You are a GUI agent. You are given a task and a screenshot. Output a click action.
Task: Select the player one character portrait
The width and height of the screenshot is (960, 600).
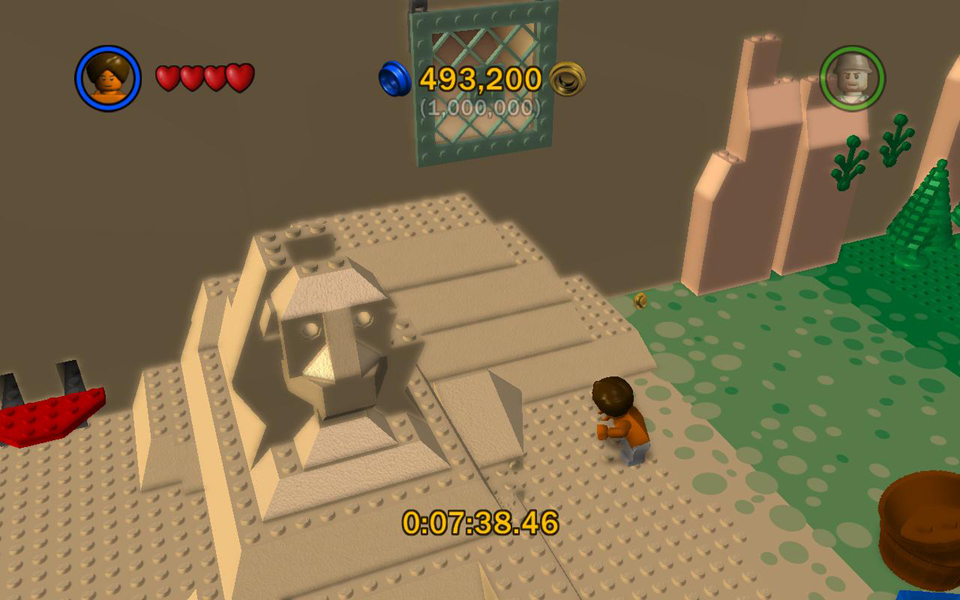107,78
